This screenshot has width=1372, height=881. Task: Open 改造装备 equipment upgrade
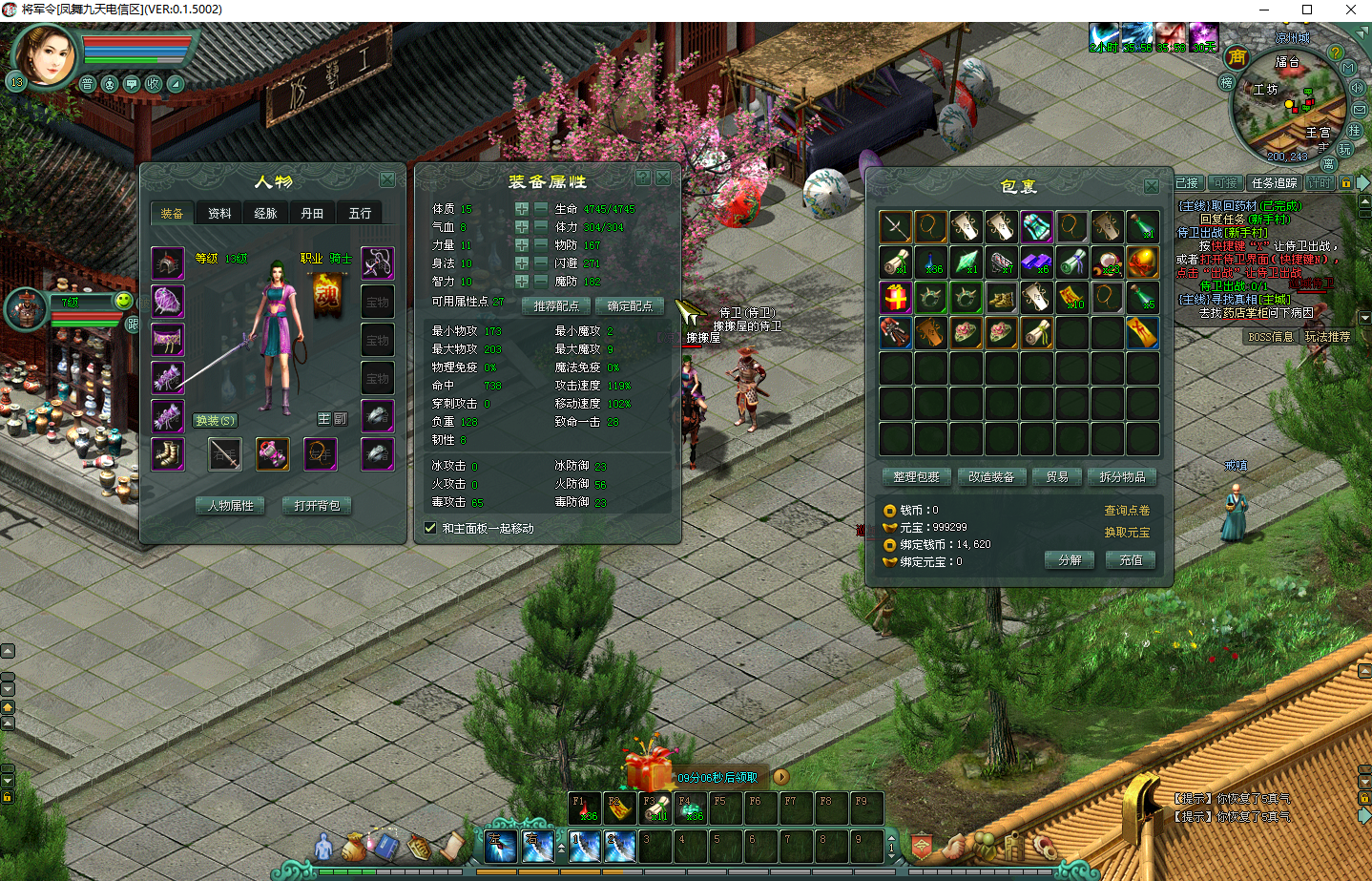pos(991,476)
